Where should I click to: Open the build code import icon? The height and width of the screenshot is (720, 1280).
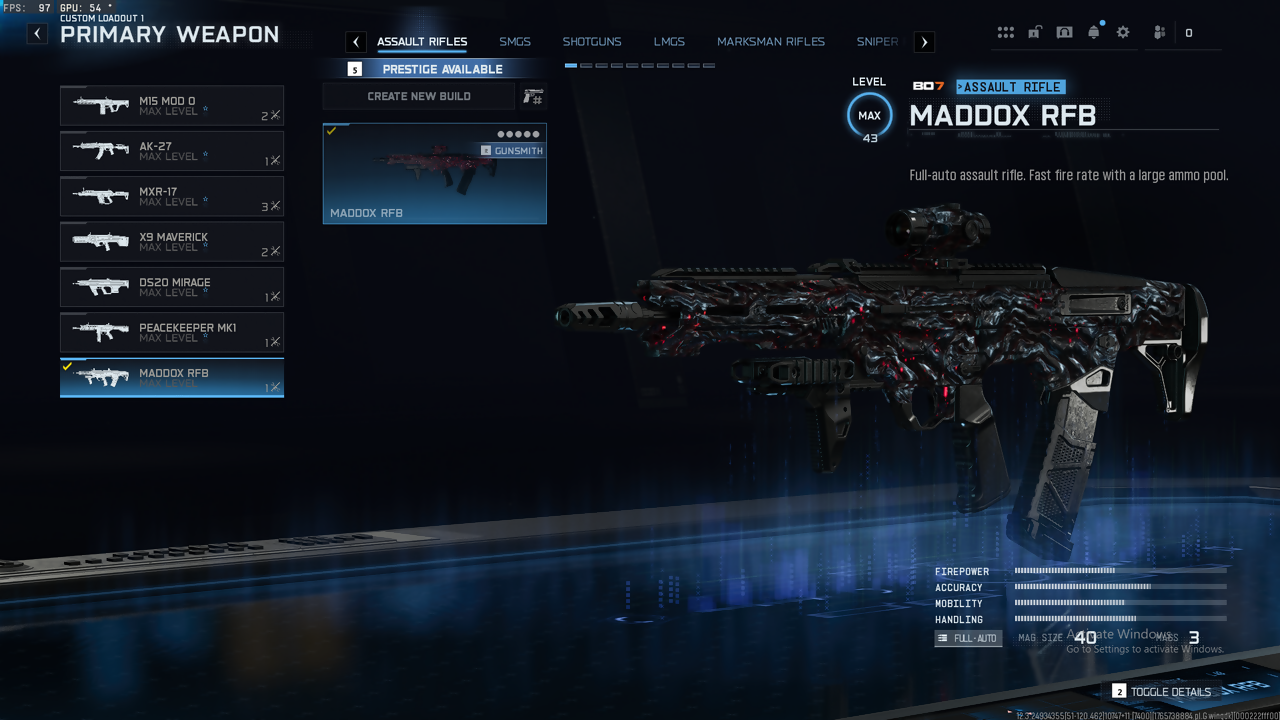(533, 96)
